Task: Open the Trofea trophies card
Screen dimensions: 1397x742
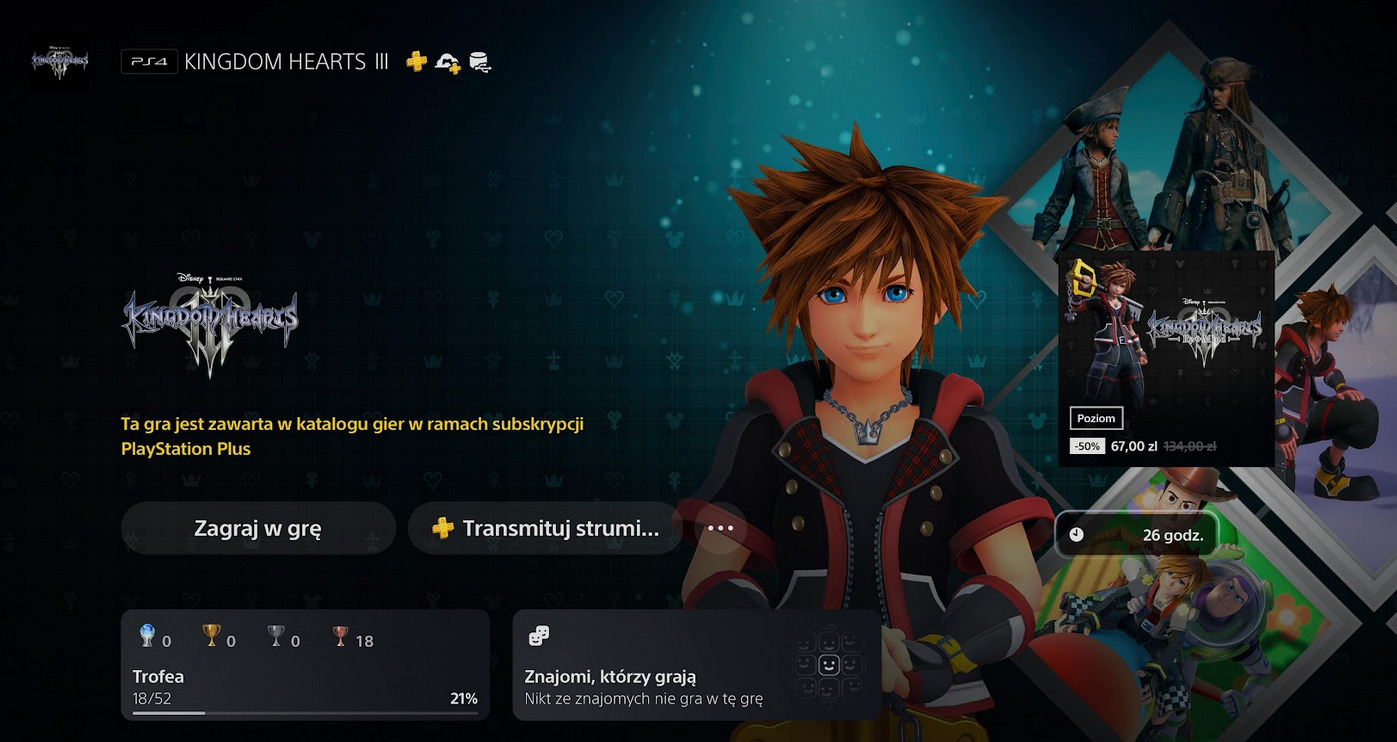Action: tap(305, 665)
